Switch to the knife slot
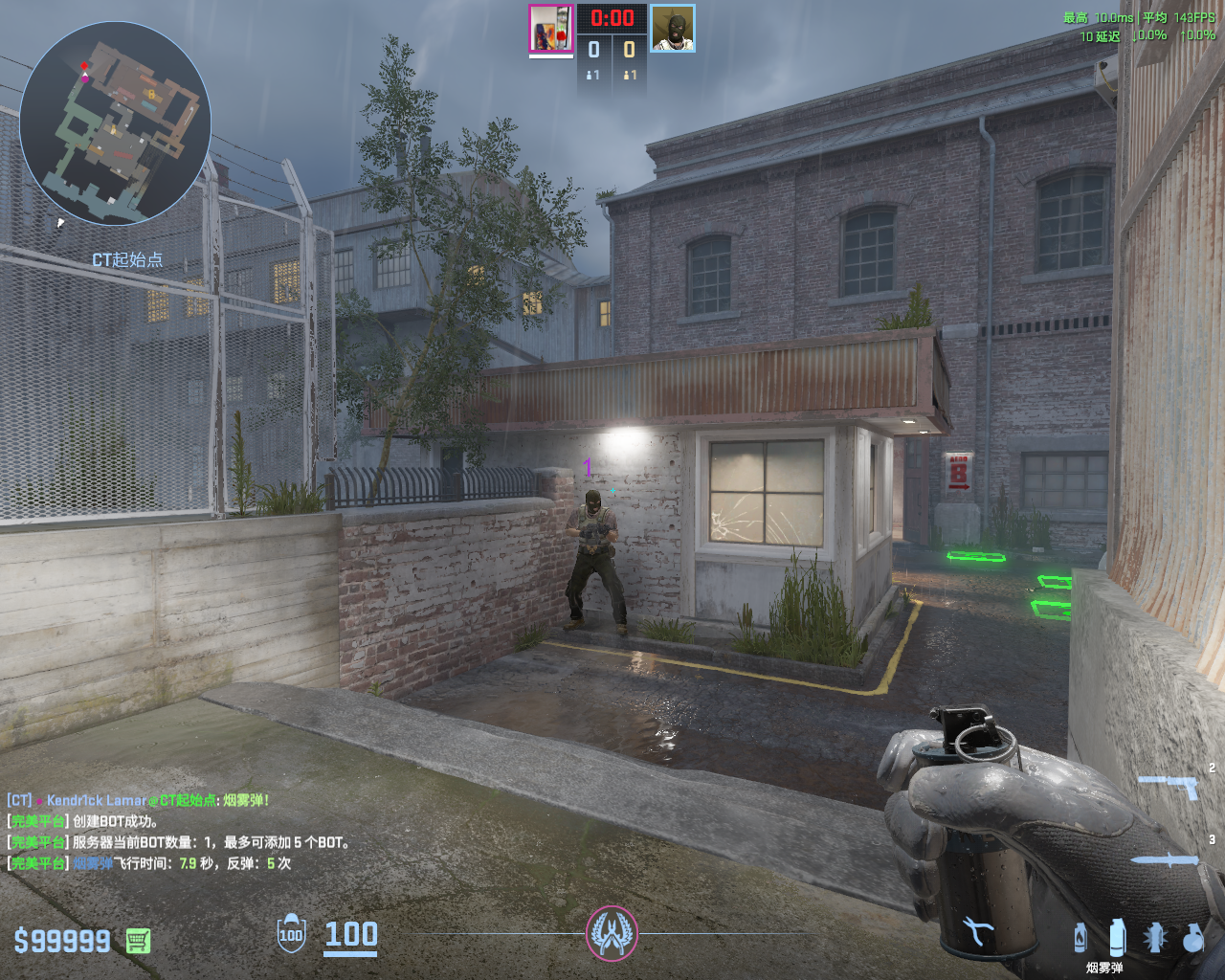Screen dimensions: 1225x980 pos(1166,860)
